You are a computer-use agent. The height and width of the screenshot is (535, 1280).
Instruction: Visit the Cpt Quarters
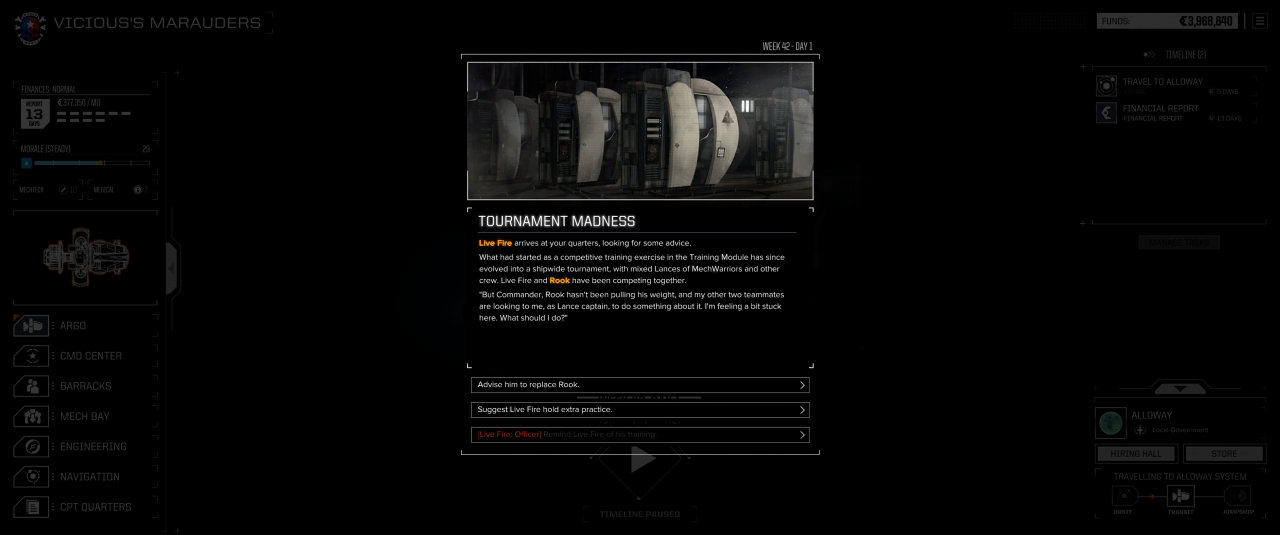click(95, 507)
